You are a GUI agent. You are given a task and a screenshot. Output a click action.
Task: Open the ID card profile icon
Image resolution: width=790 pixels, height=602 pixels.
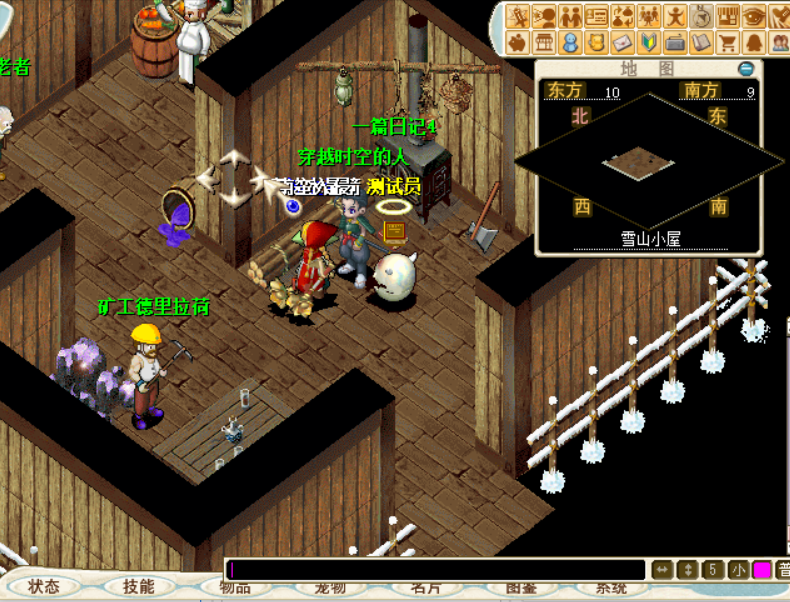pos(597,17)
